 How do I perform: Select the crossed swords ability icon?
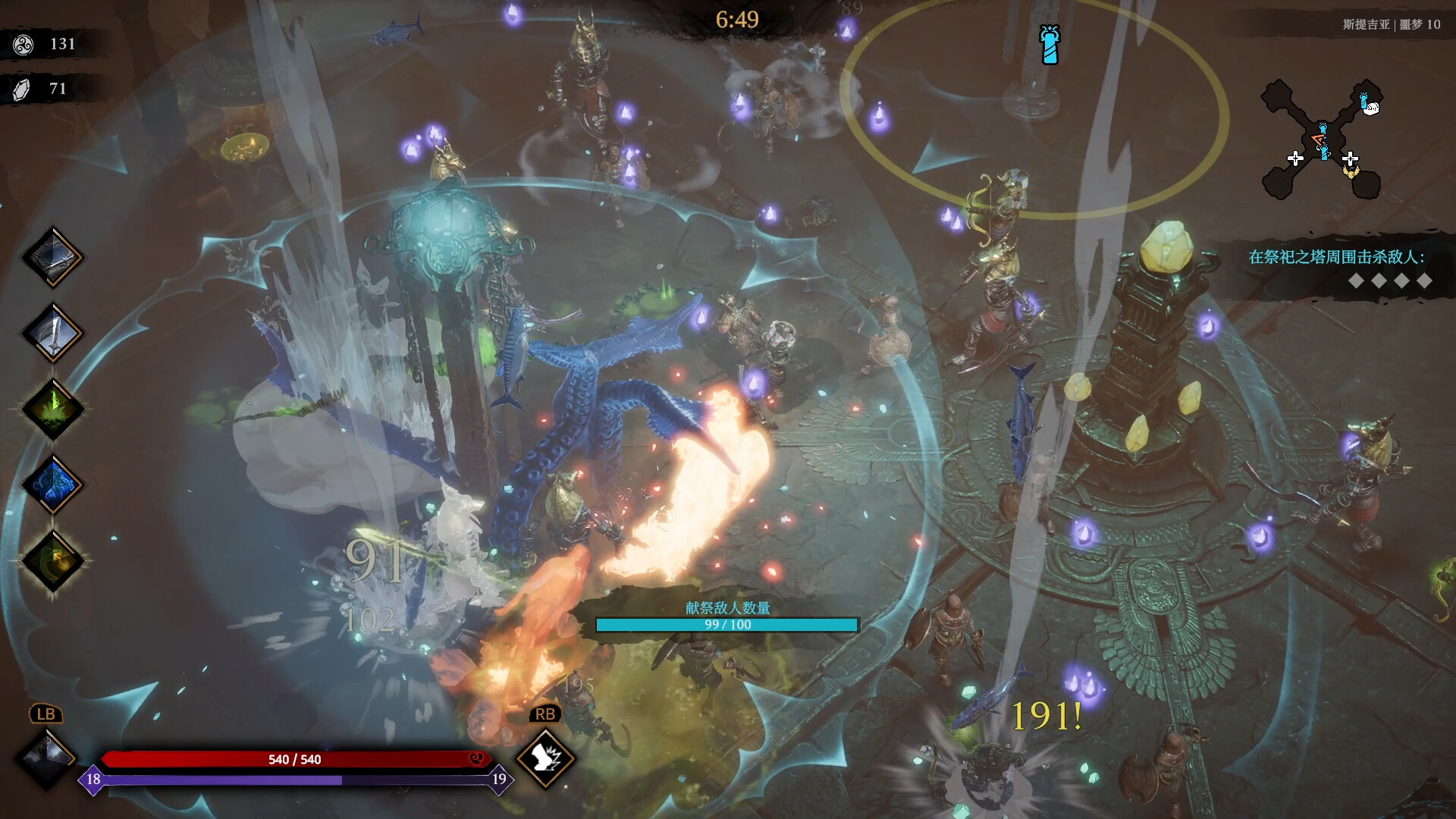pyautogui.click(x=52, y=257)
